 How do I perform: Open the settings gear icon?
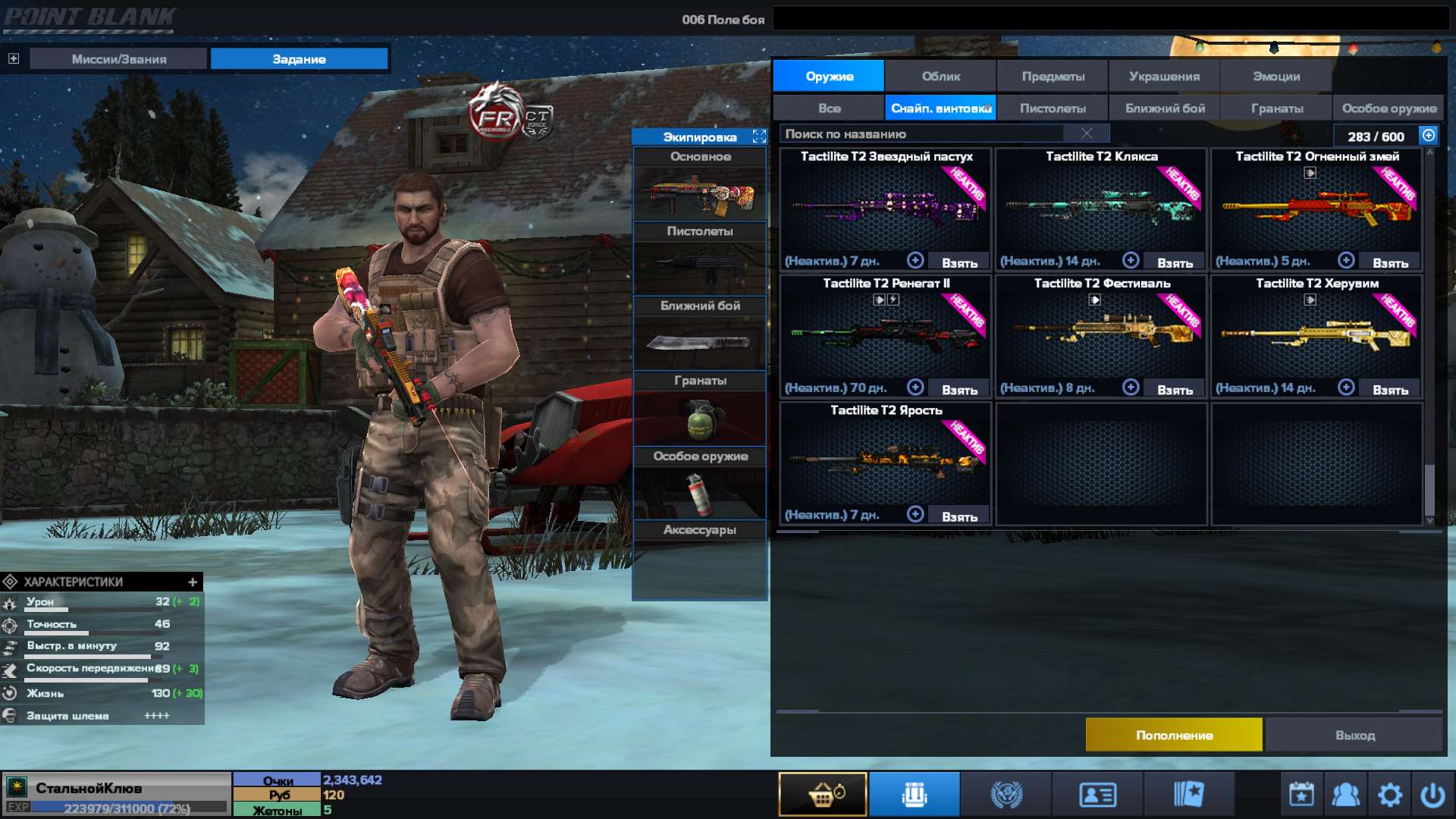[x=1390, y=793]
